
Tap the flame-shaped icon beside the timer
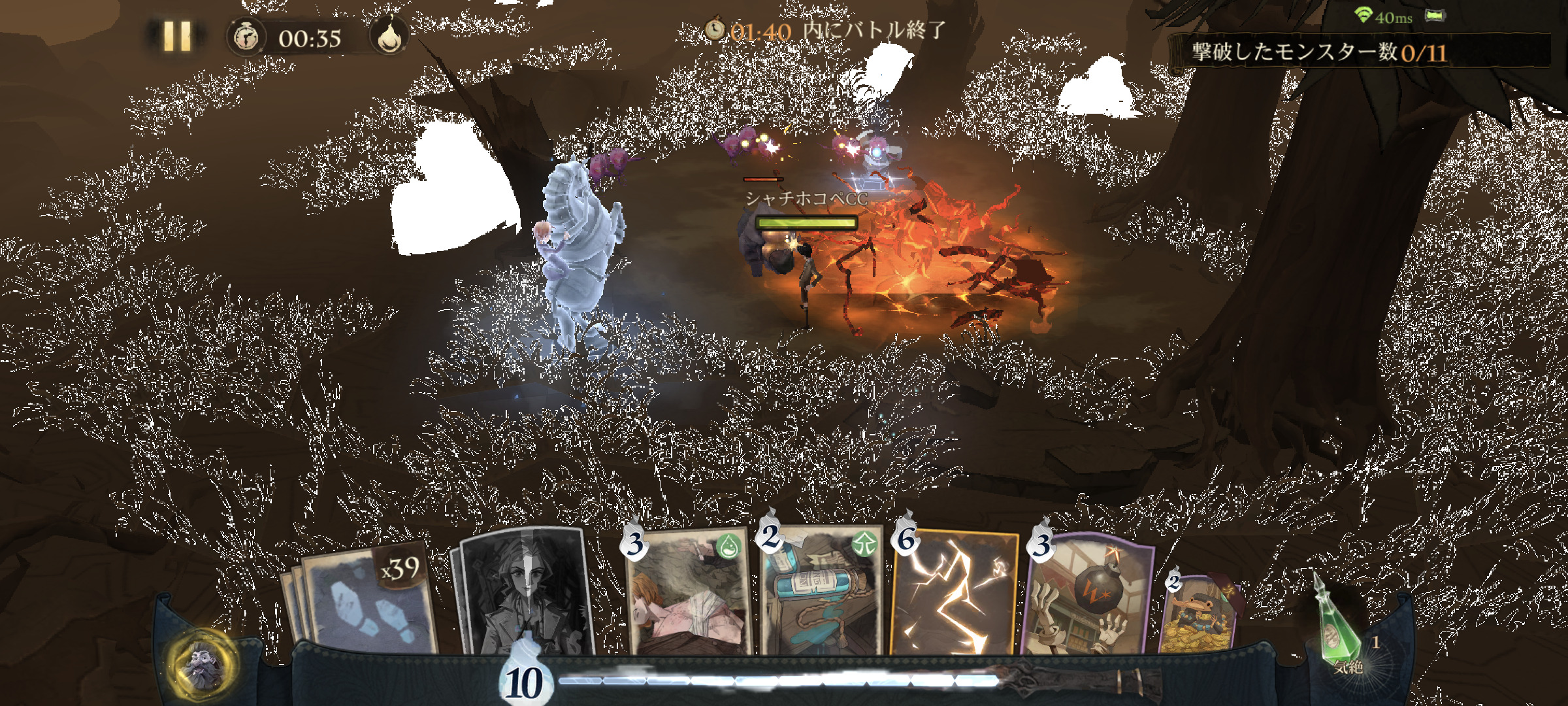[389, 36]
